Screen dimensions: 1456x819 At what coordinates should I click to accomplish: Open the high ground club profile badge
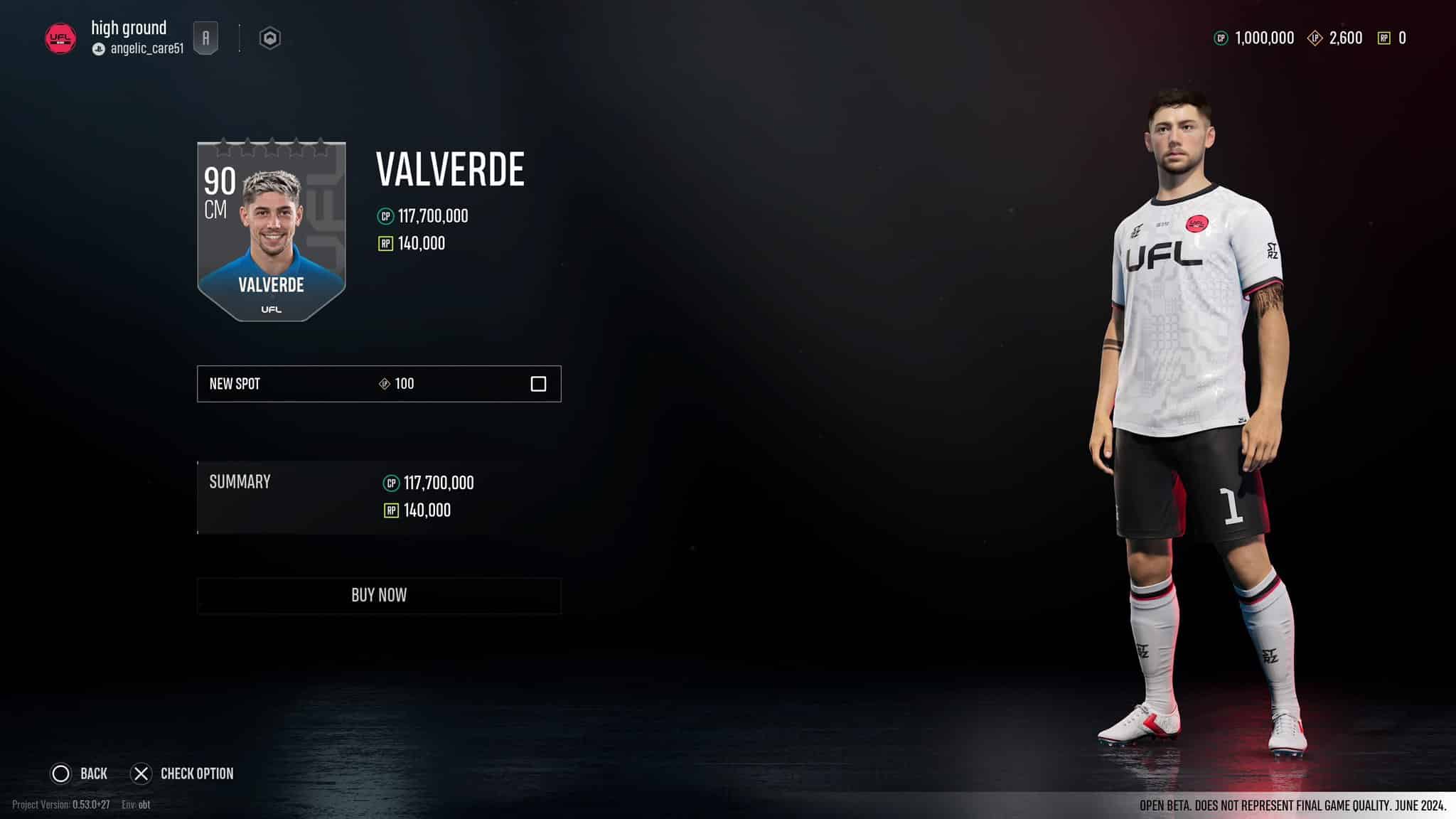(x=60, y=38)
